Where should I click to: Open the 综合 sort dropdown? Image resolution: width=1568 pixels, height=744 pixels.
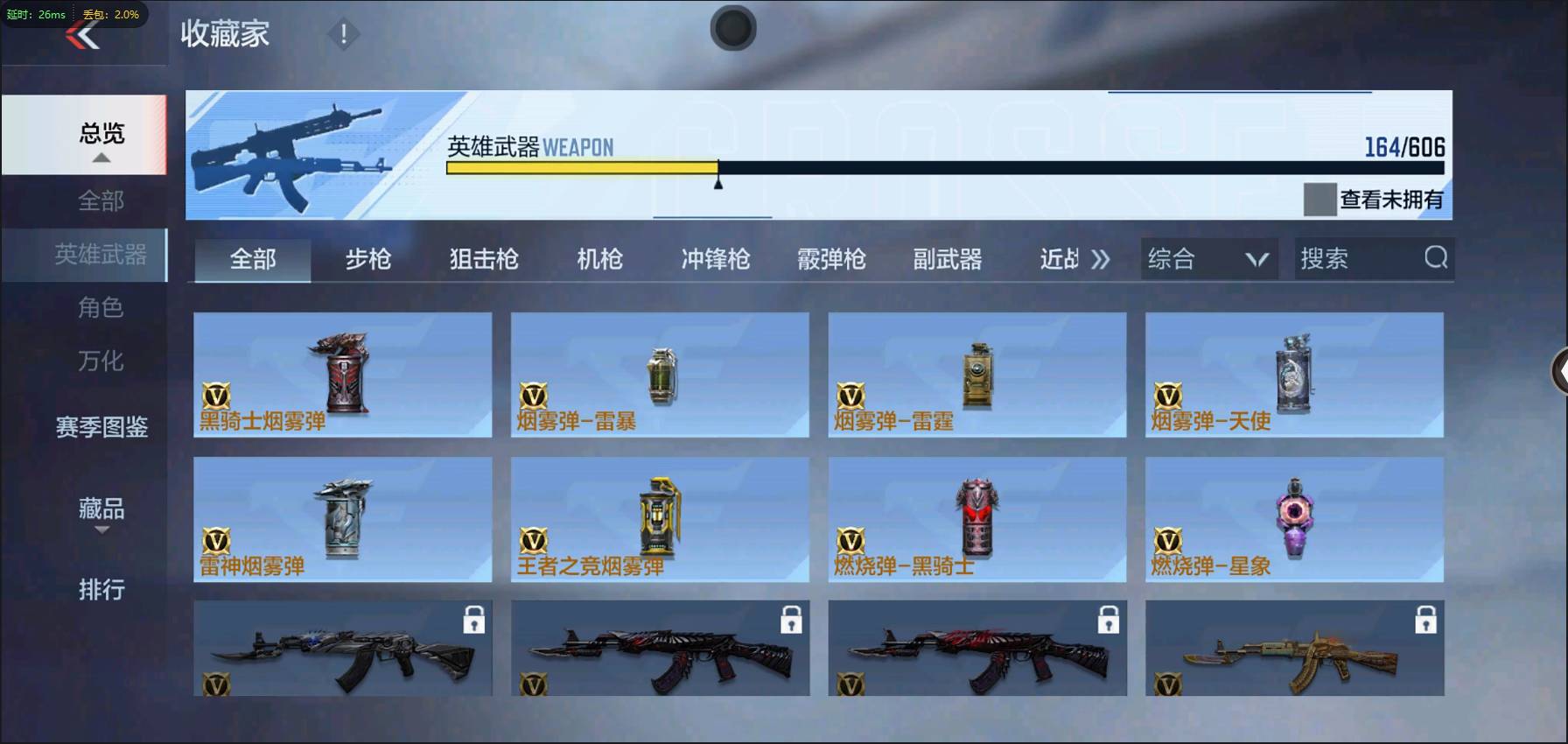(1208, 258)
